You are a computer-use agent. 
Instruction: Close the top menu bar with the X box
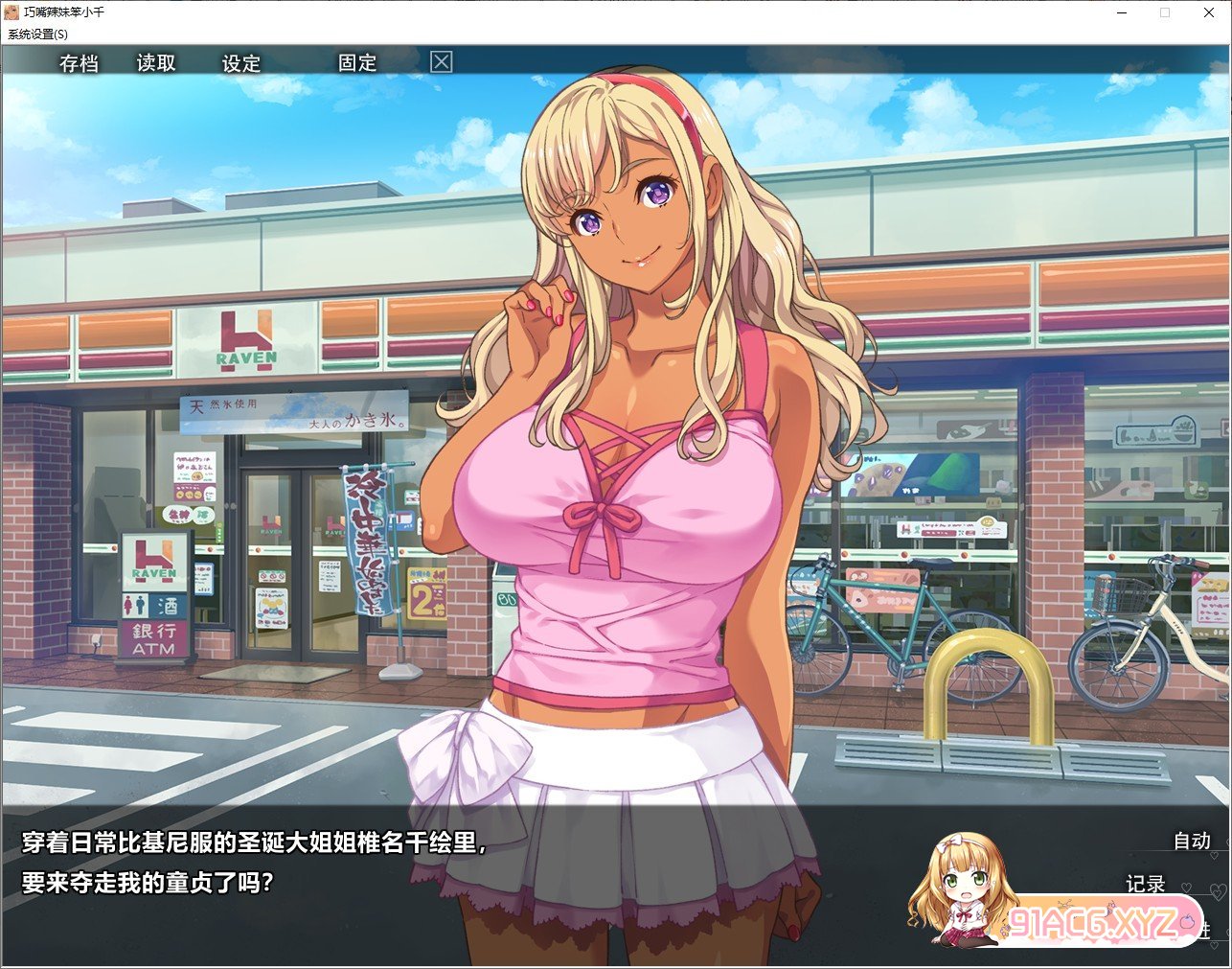441,62
